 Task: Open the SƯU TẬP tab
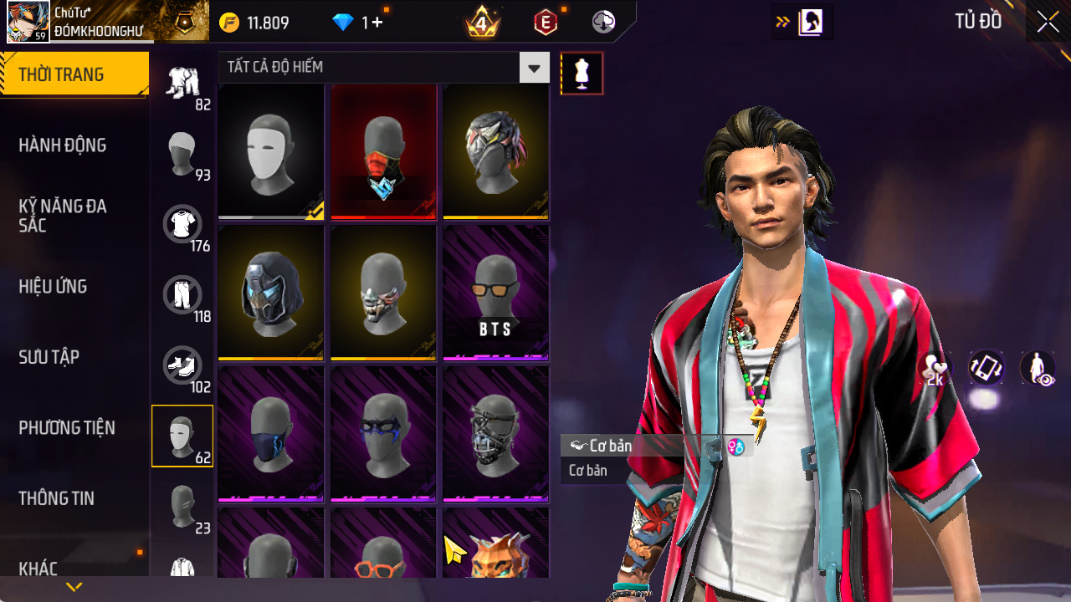49,357
